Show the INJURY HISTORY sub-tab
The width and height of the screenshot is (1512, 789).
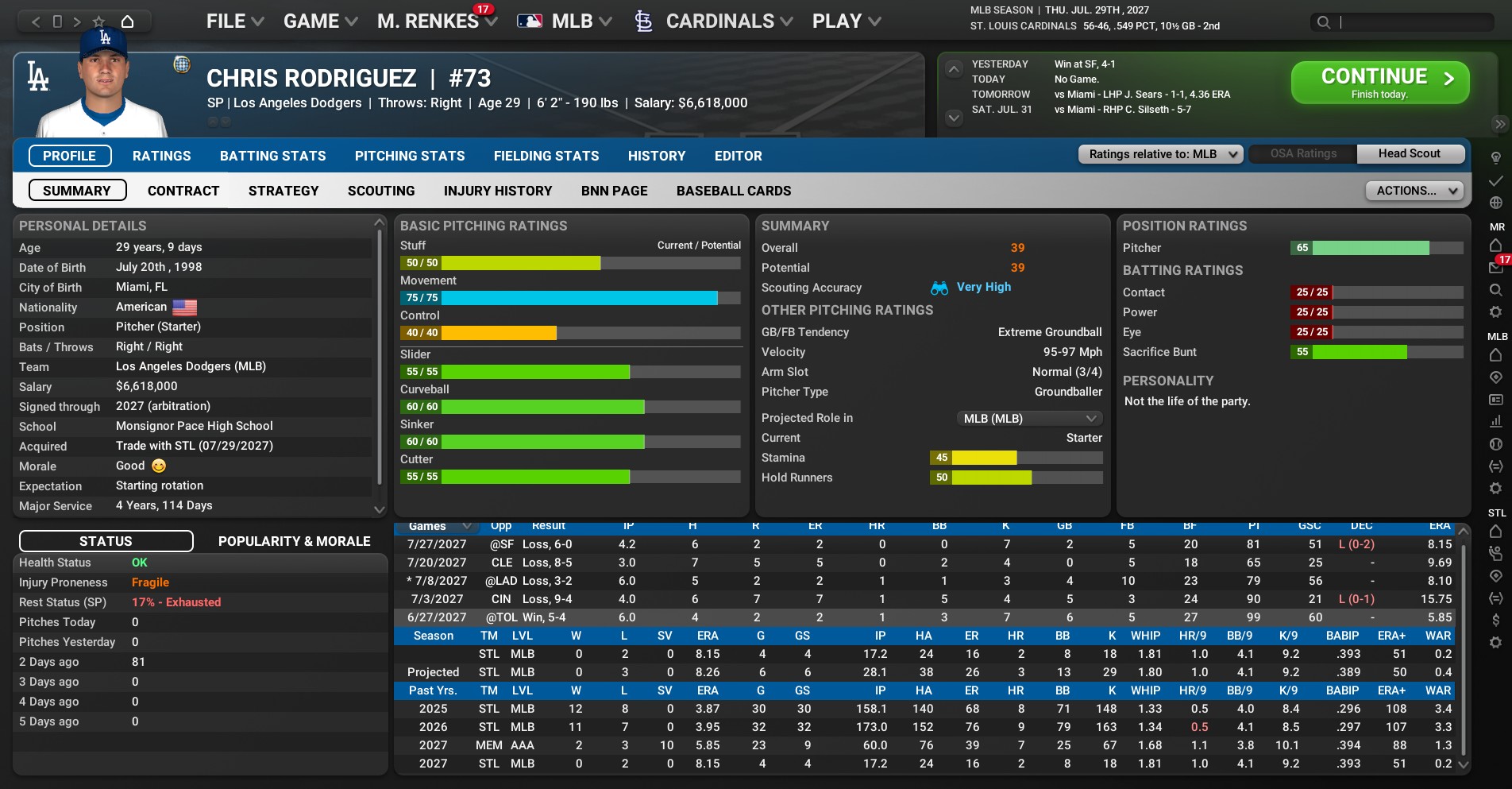tap(497, 191)
